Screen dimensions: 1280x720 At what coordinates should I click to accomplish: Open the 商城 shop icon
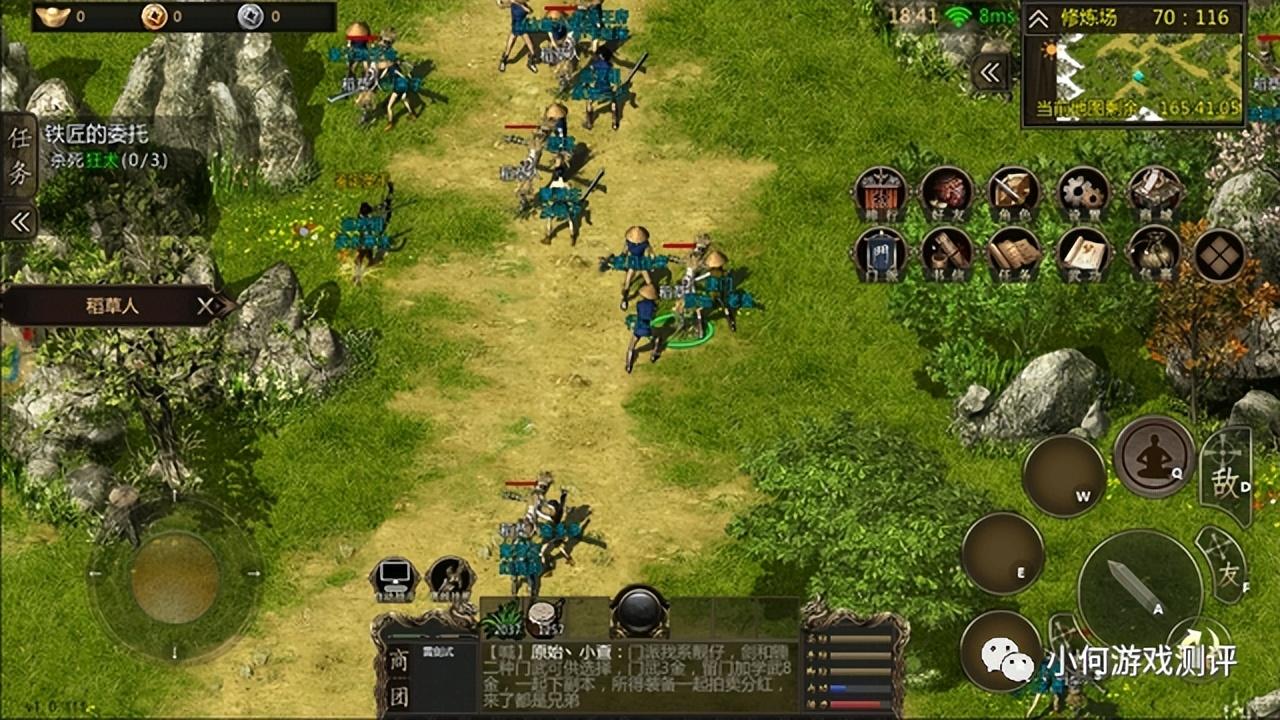click(x=1155, y=194)
